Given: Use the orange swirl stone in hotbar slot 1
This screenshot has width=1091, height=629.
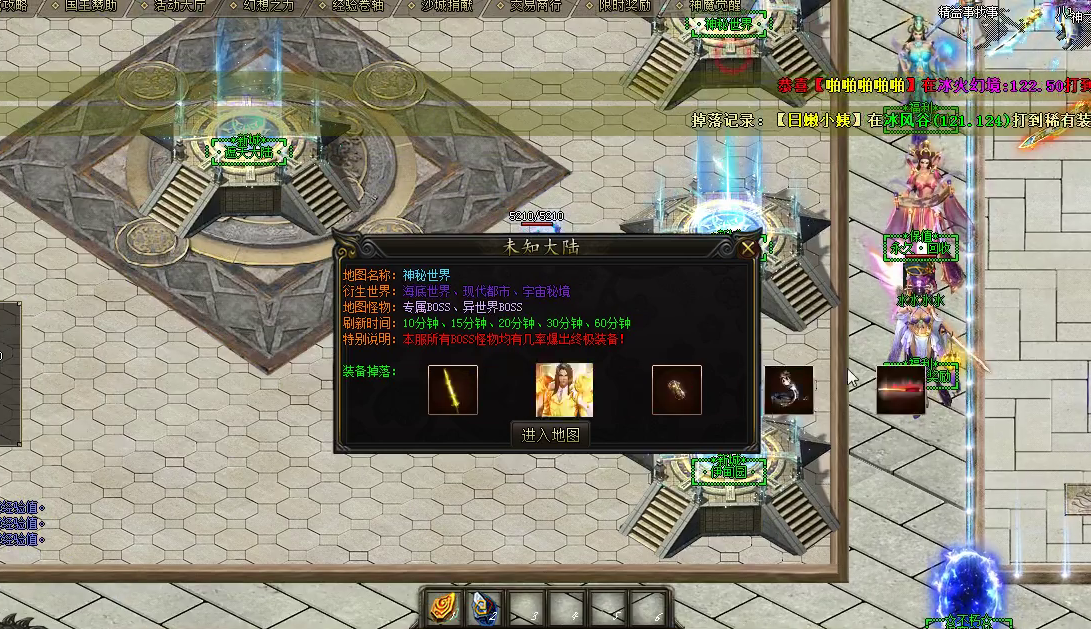Looking at the screenshot, I should click(x=444, y=607).
